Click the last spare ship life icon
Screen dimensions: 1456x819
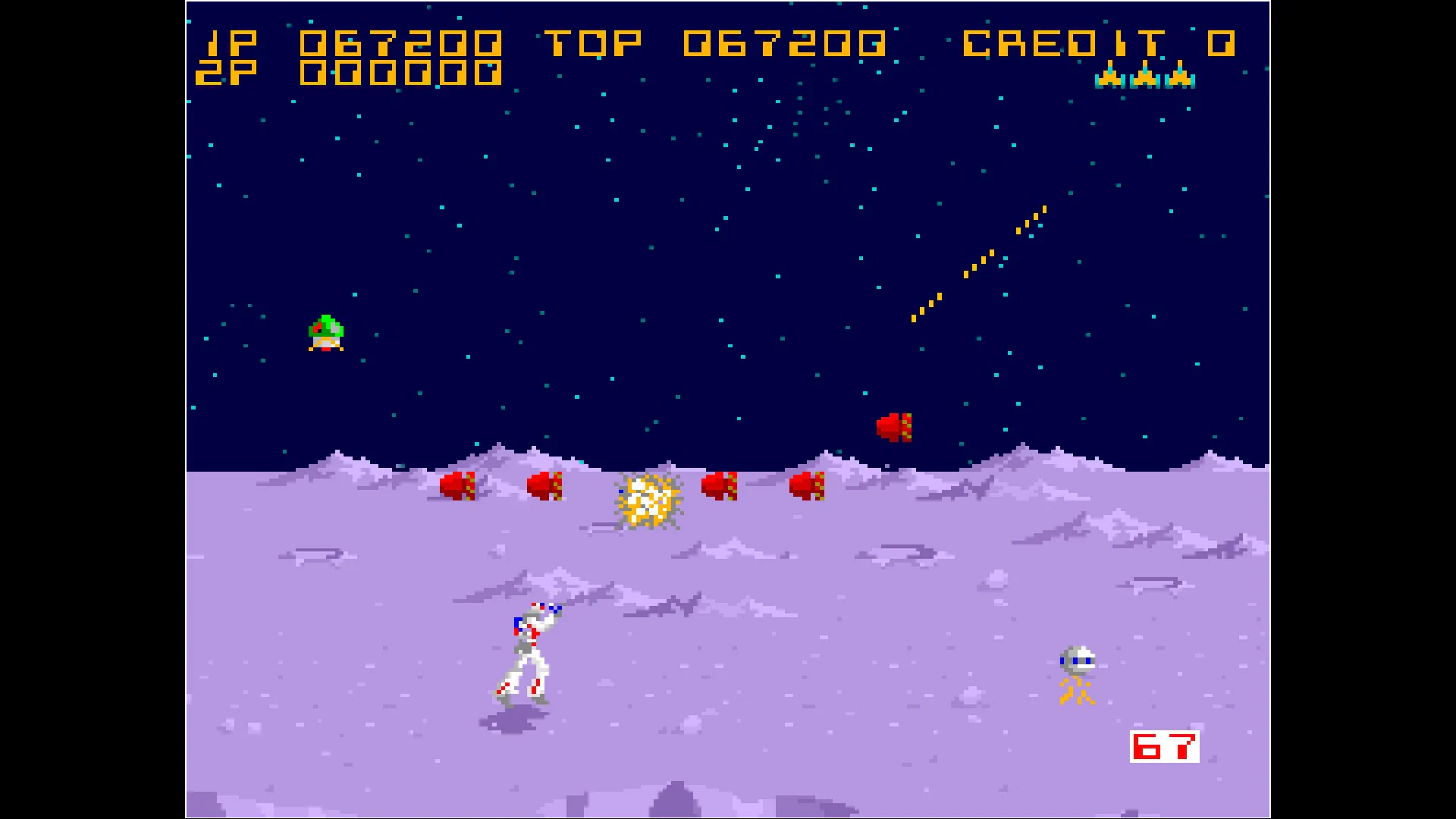[1181, 78]
